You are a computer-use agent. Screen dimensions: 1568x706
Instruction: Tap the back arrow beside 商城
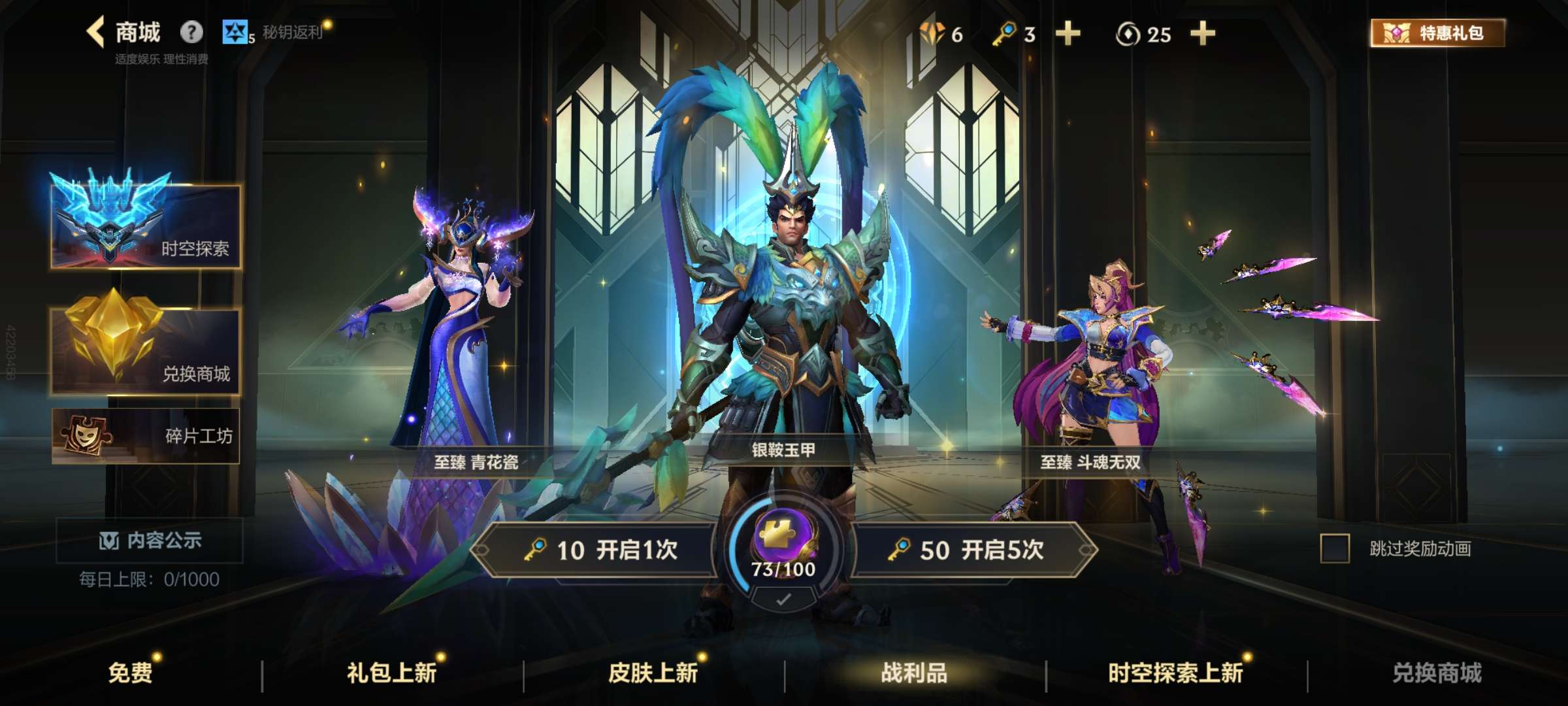coord(95,31)
